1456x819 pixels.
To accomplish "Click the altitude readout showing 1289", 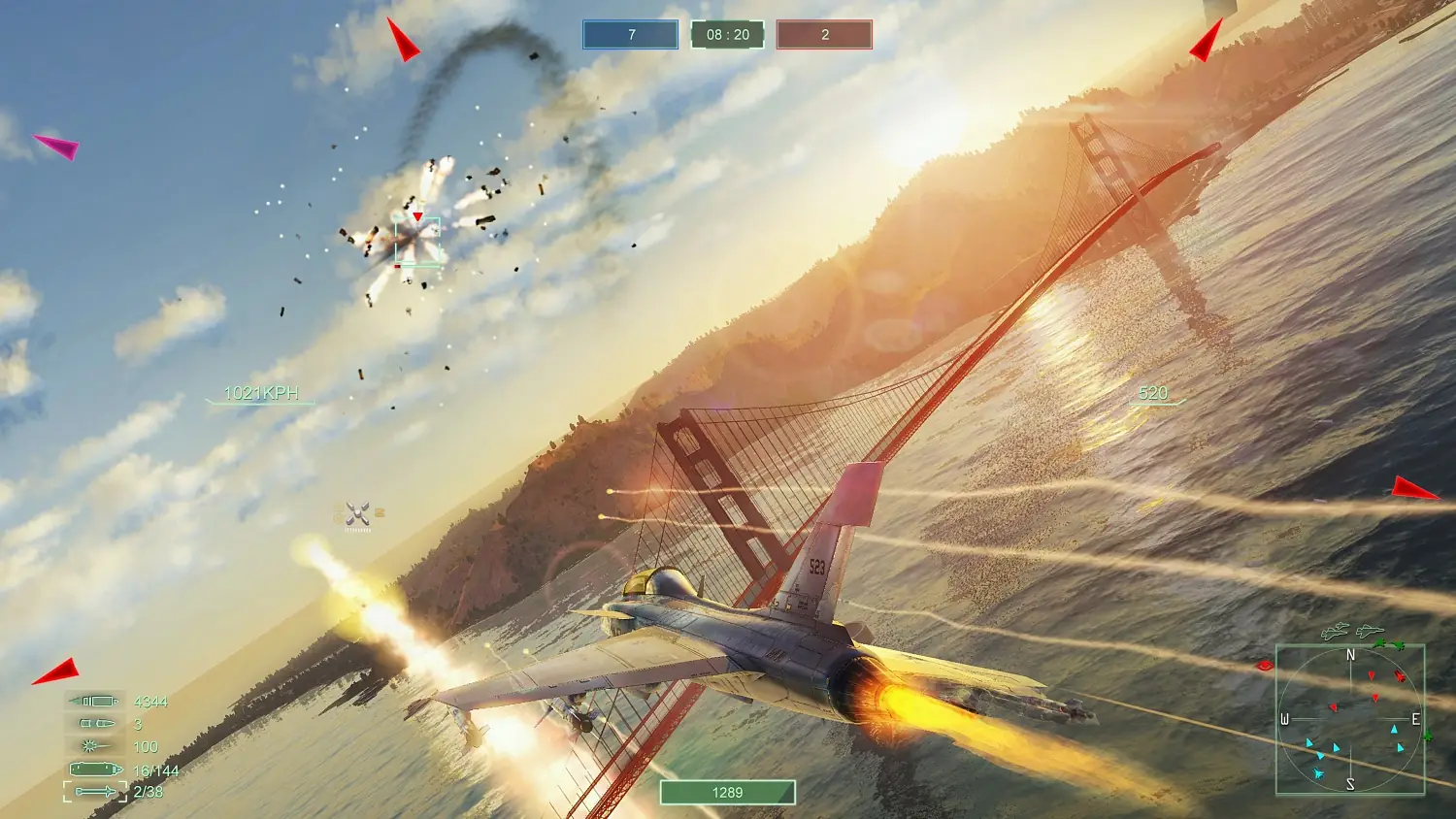I will pos(726,793).
